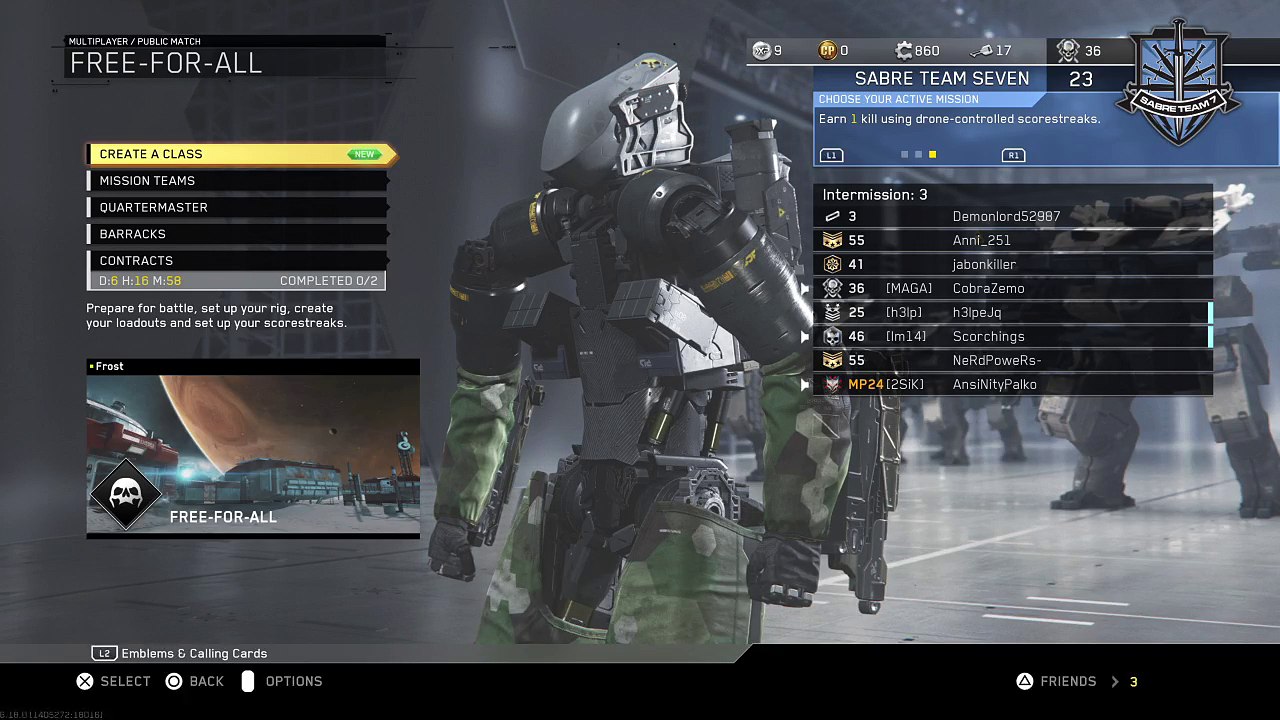The image size is (1280, 720).
Task: Select AnsiNityPalko's lobby row
Action: pos(1012,384)
